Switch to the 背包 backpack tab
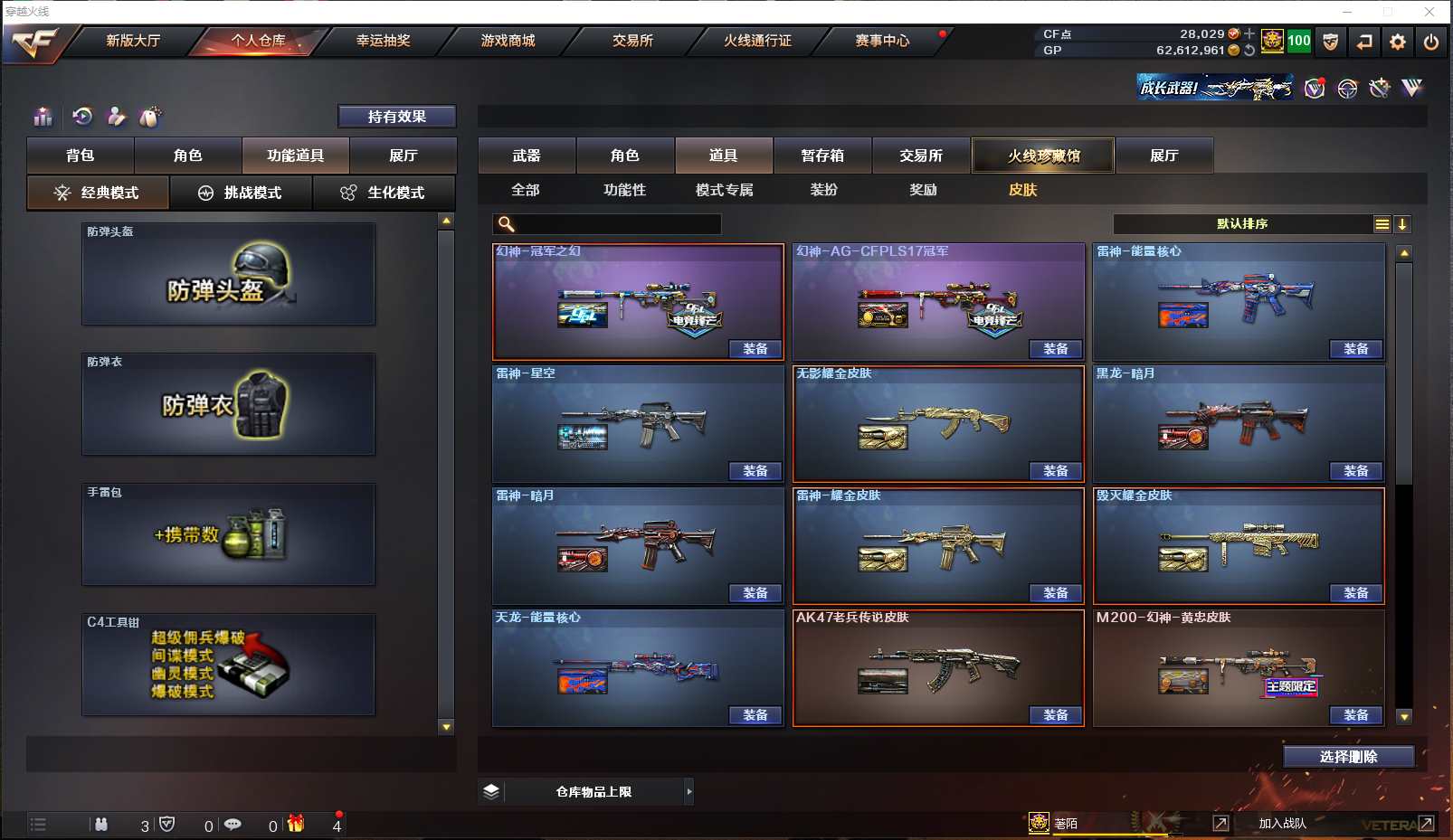 tap(81, 156)
